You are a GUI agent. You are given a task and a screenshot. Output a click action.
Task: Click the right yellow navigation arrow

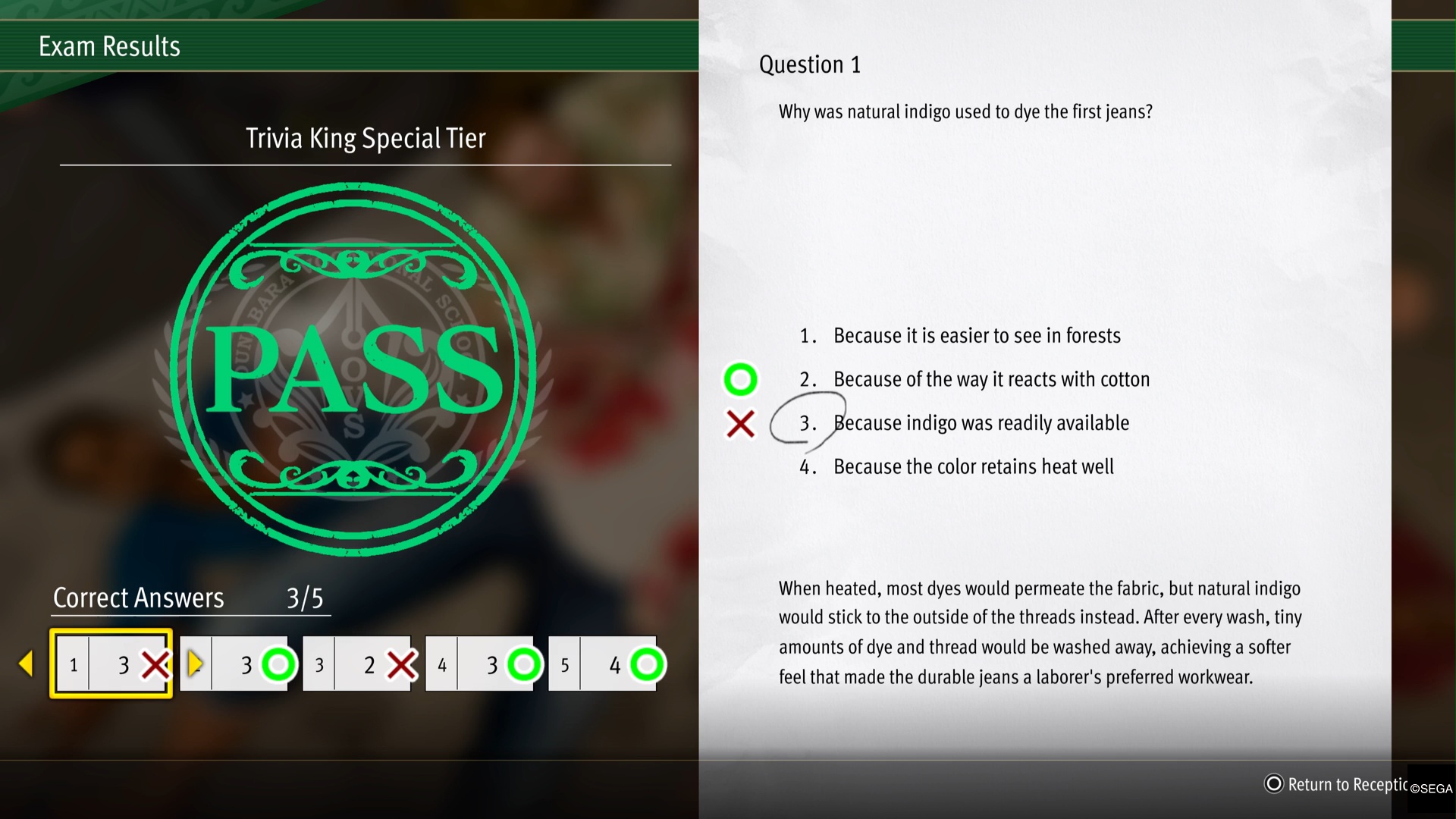click(x=196, y=664)
